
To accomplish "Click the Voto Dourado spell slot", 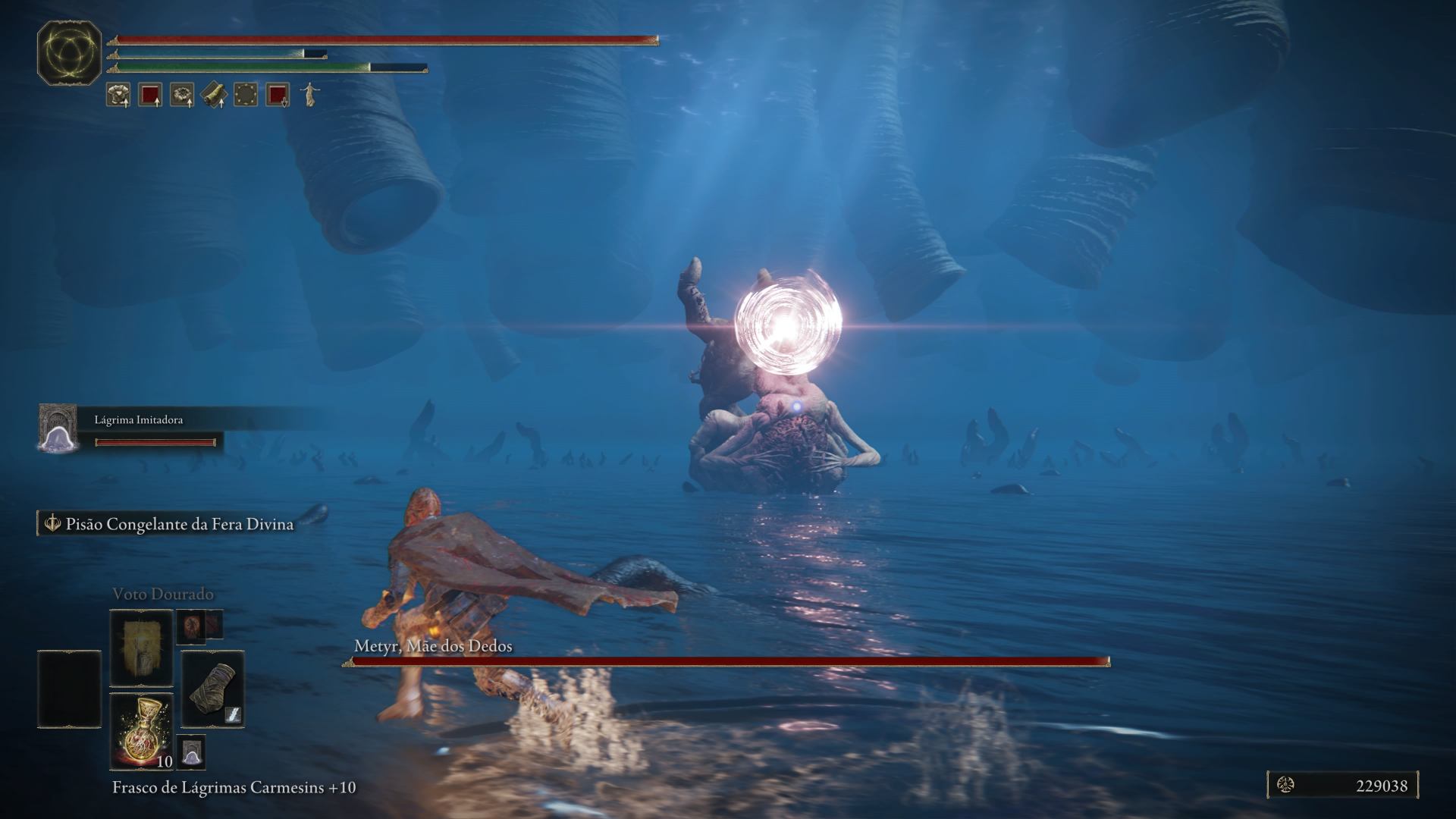I will 142,648.
